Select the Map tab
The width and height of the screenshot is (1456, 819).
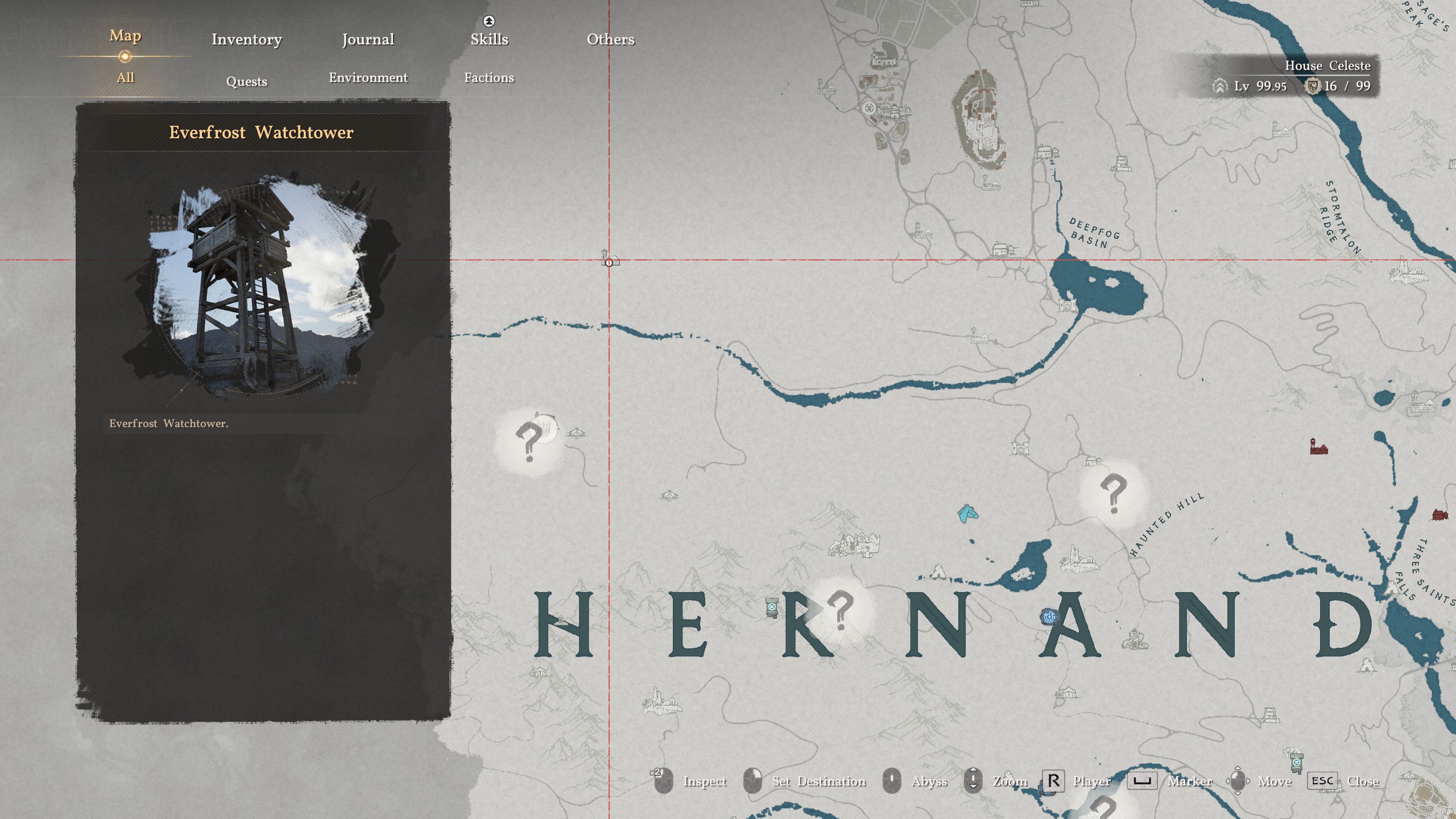point(125,36)
